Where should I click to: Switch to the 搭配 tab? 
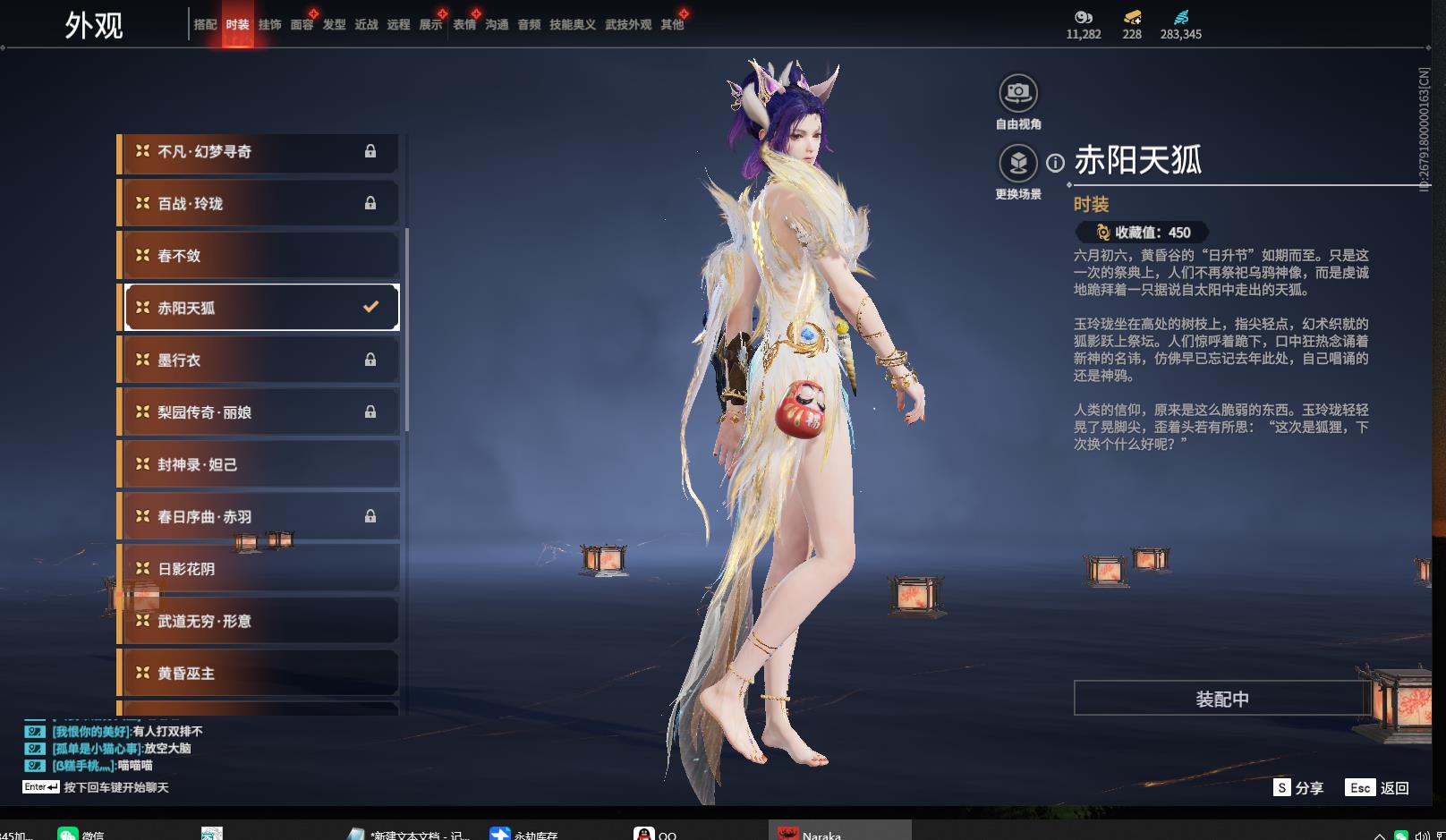pos(205,25)
